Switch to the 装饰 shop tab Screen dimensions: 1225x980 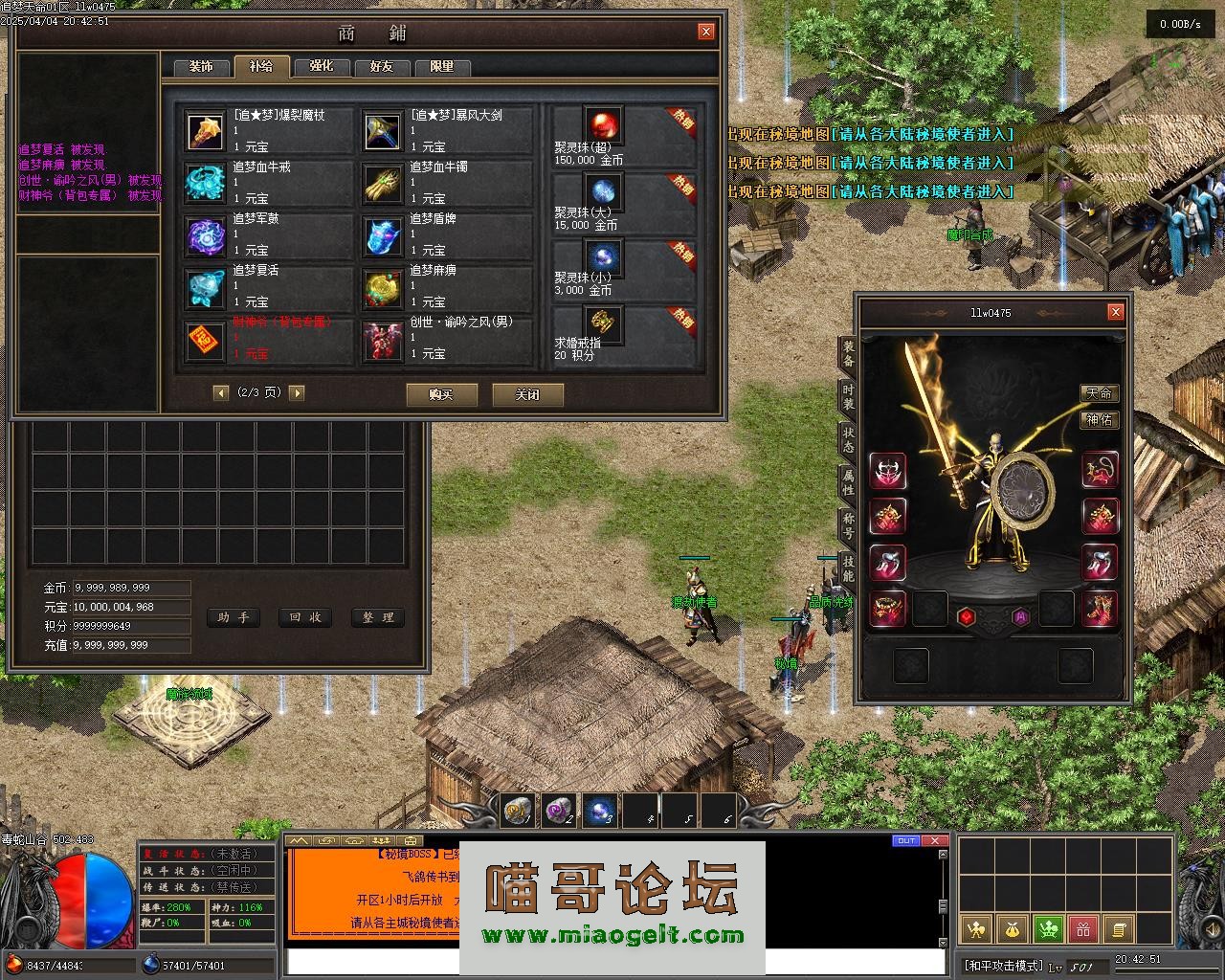(x=201, y=67)
